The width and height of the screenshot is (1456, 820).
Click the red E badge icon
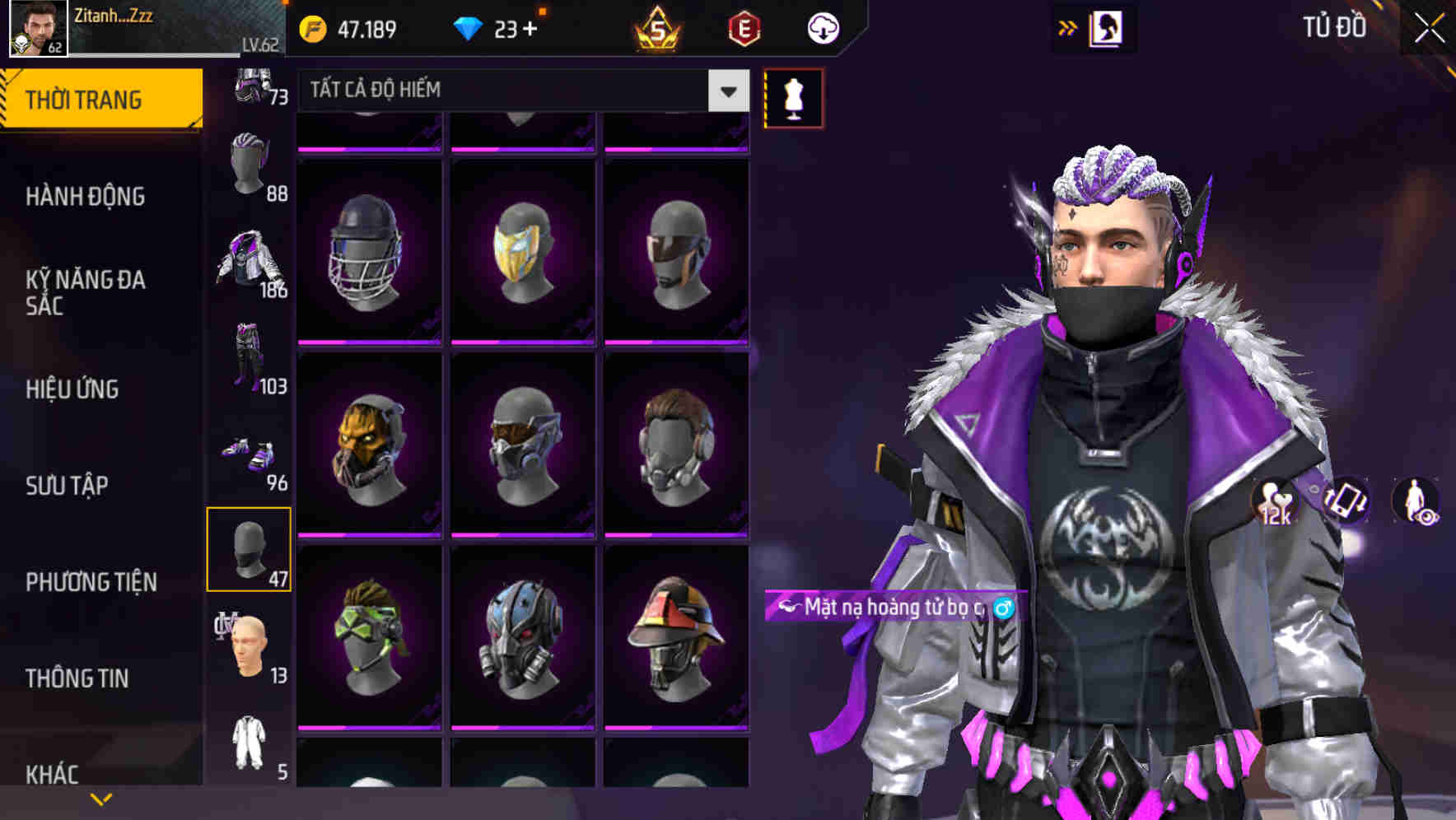[745, 27]
